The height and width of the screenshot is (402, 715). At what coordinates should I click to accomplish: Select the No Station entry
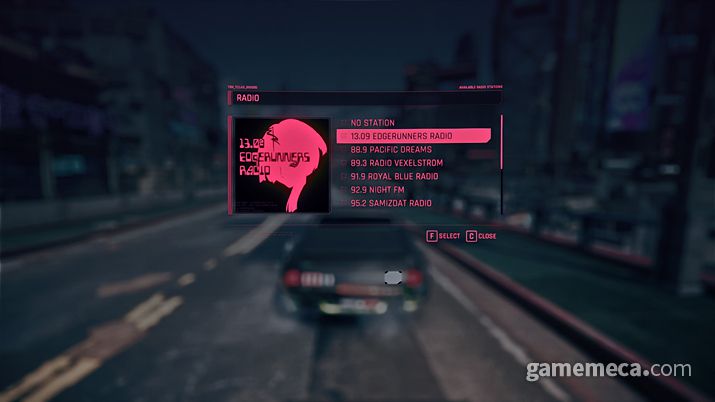[x=373, y=122]
